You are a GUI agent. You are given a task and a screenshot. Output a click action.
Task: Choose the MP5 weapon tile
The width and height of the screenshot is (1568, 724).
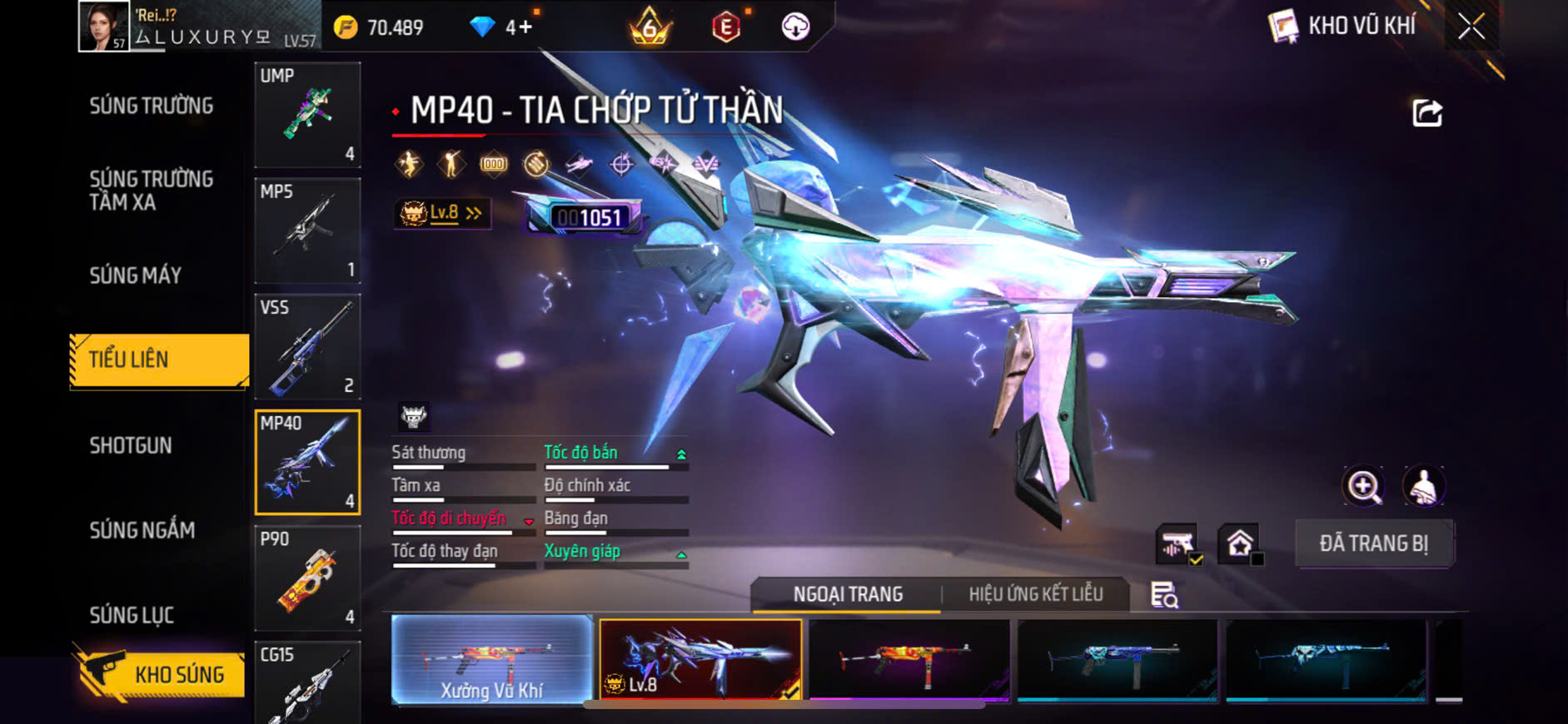(x=307, y=231)
